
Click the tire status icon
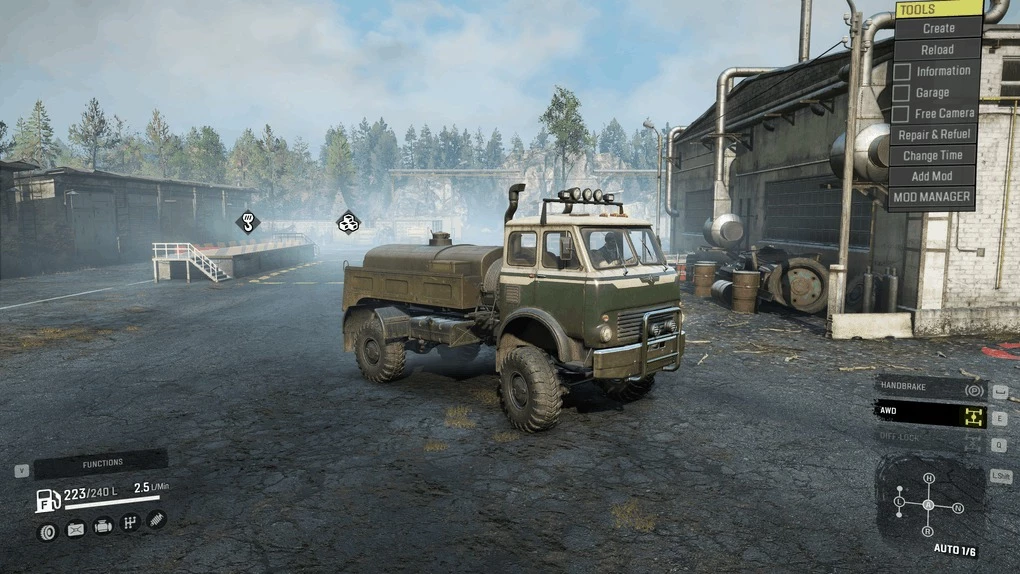[x=48, y=531]
